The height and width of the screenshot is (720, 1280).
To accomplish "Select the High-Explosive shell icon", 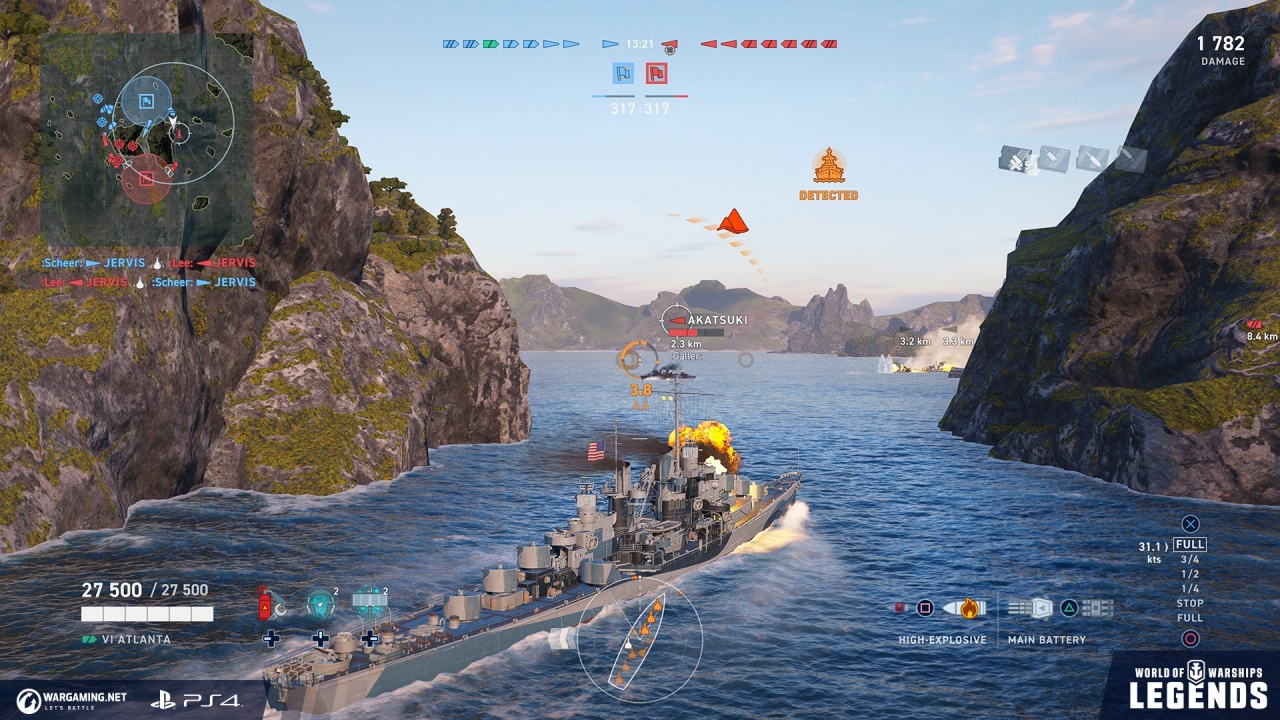I will click(969, 608).
